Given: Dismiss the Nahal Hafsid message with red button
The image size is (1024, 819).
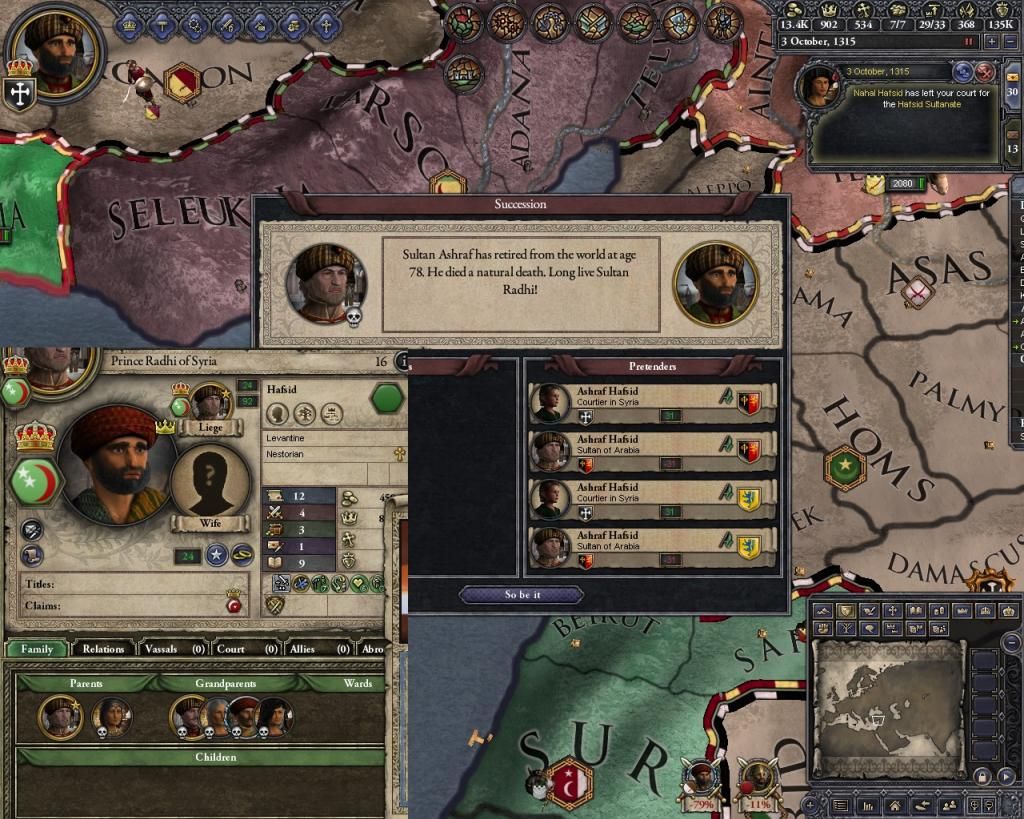Looking at the screenshot, I should pos(985,71).
